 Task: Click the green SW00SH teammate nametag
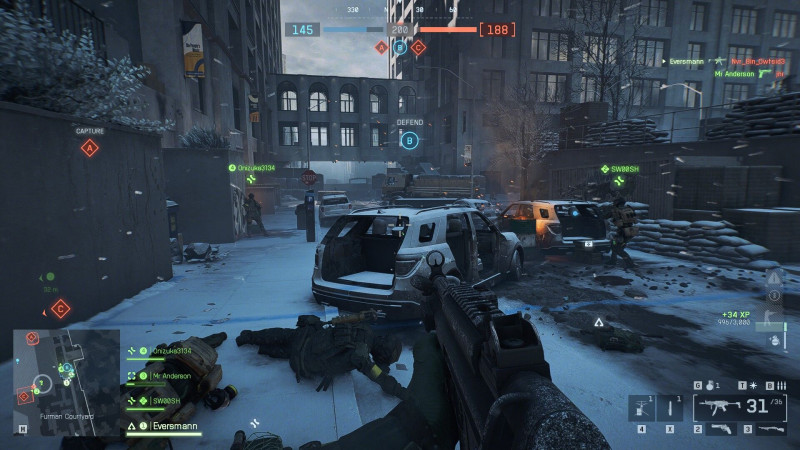625,169
